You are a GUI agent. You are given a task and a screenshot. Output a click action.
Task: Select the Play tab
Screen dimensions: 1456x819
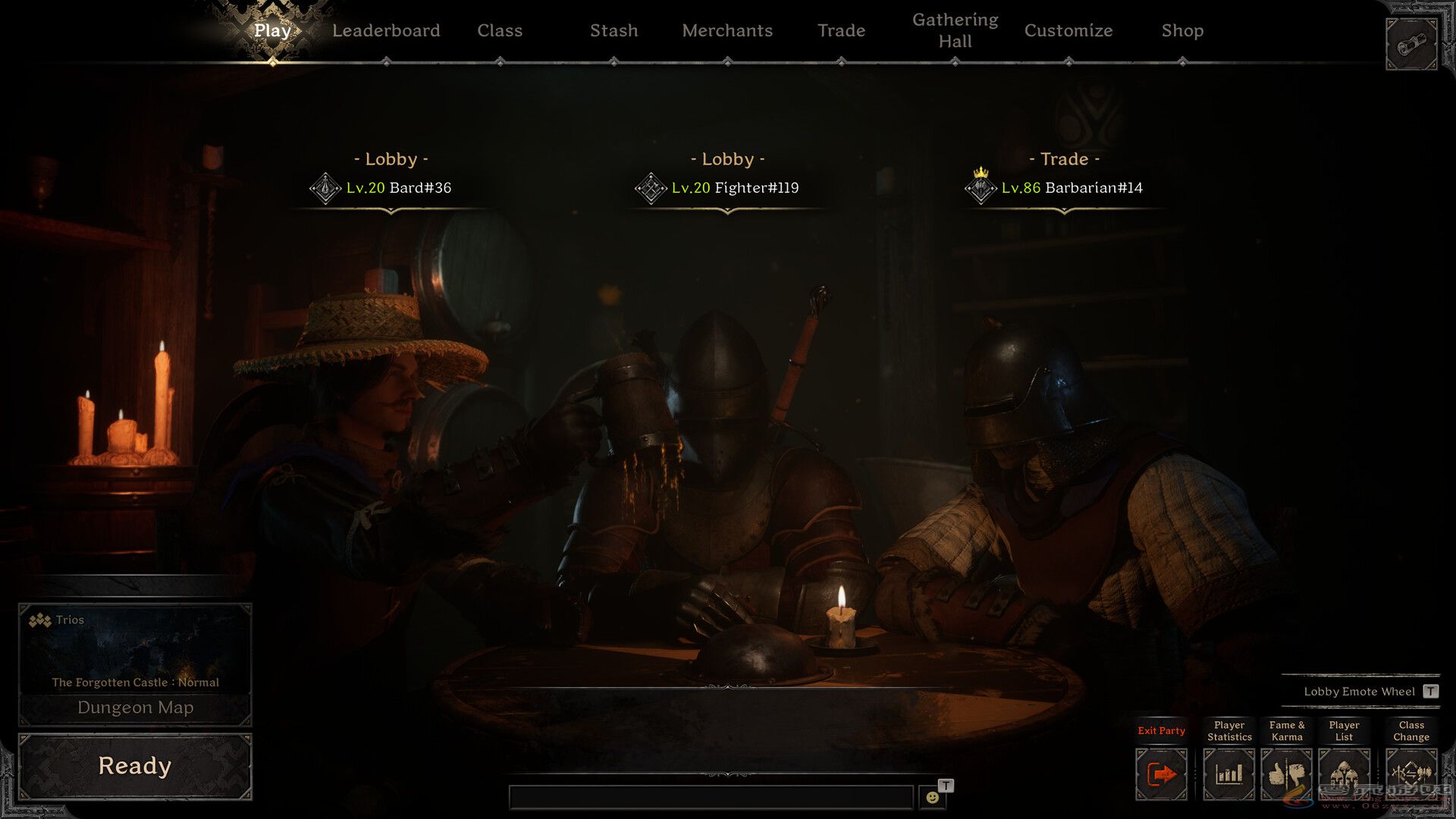tap(272, 30)
